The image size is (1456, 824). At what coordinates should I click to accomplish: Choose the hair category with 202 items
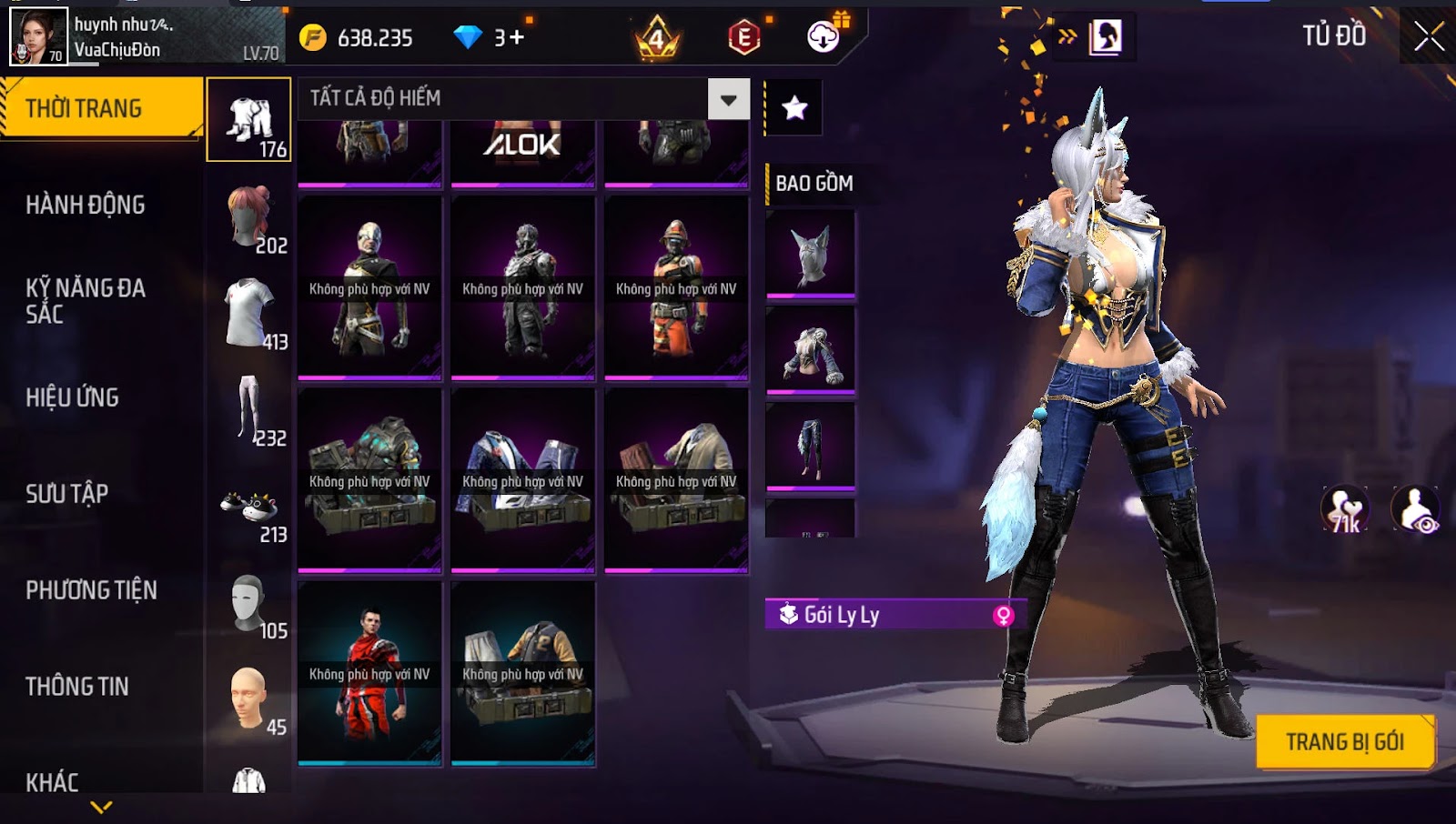(249, 218)
